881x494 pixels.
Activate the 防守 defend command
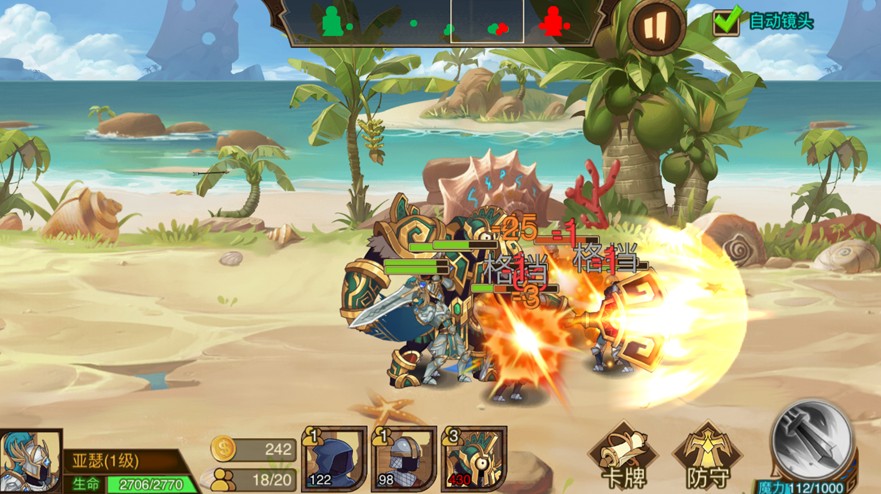coord(707,458)
